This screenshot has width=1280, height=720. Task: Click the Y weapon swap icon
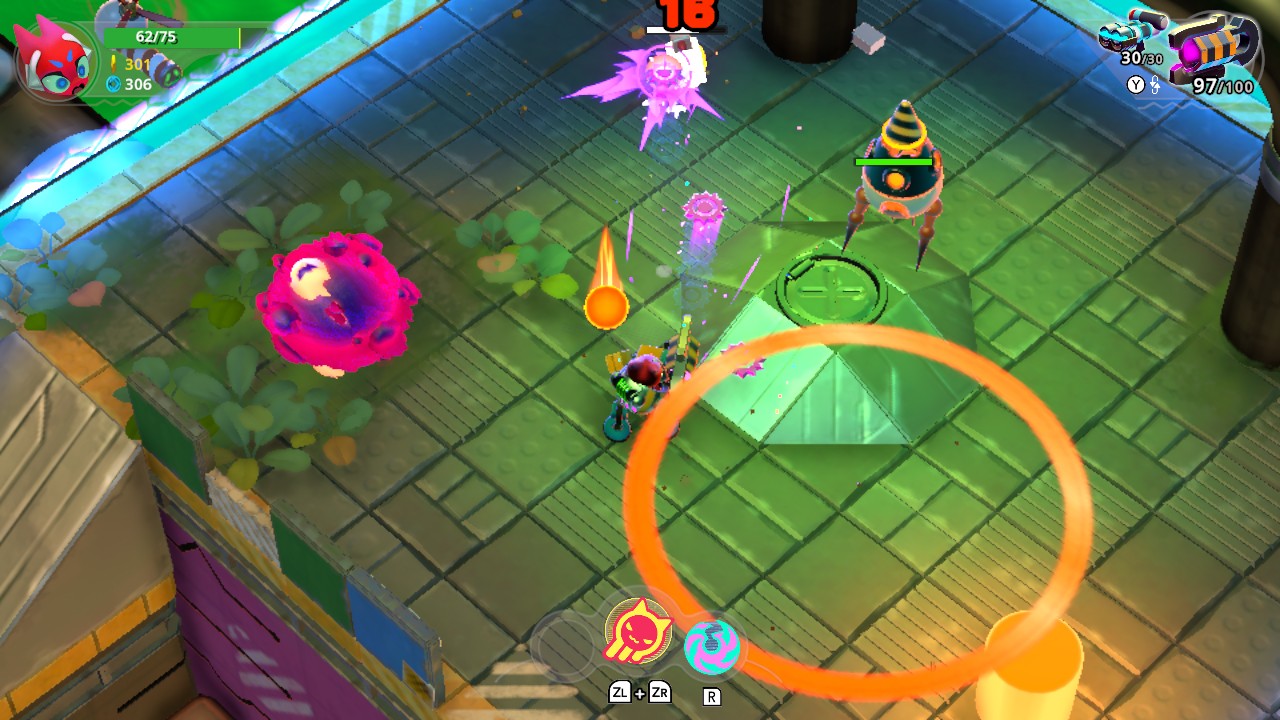tap(1137, 84)
